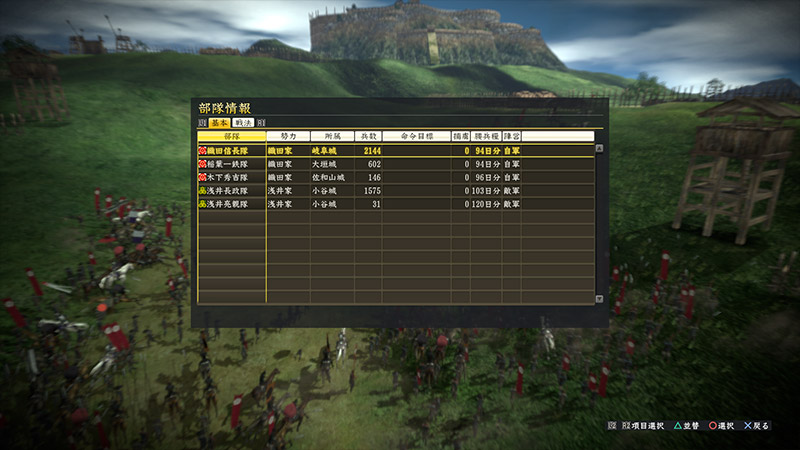Click the scrollbar up arrow
This screenshot has width=800, height=450.
click(x=599, y=148)
